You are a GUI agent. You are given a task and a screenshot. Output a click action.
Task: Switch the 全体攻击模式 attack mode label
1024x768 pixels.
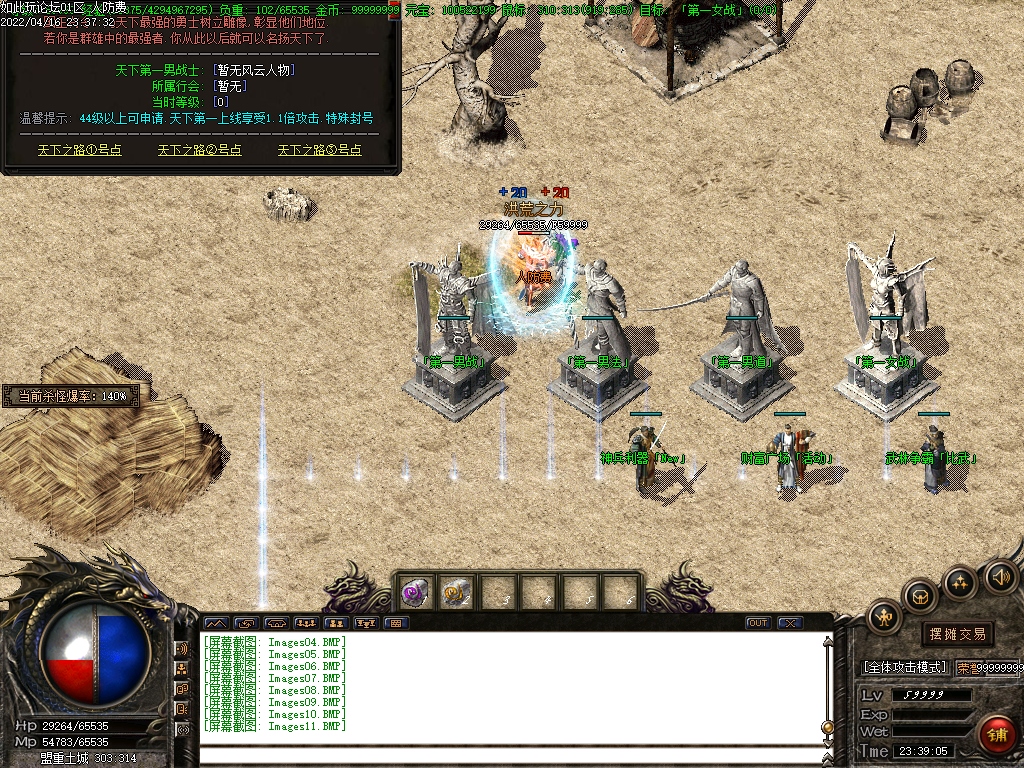pyautogui.click(x=904, y=667)
